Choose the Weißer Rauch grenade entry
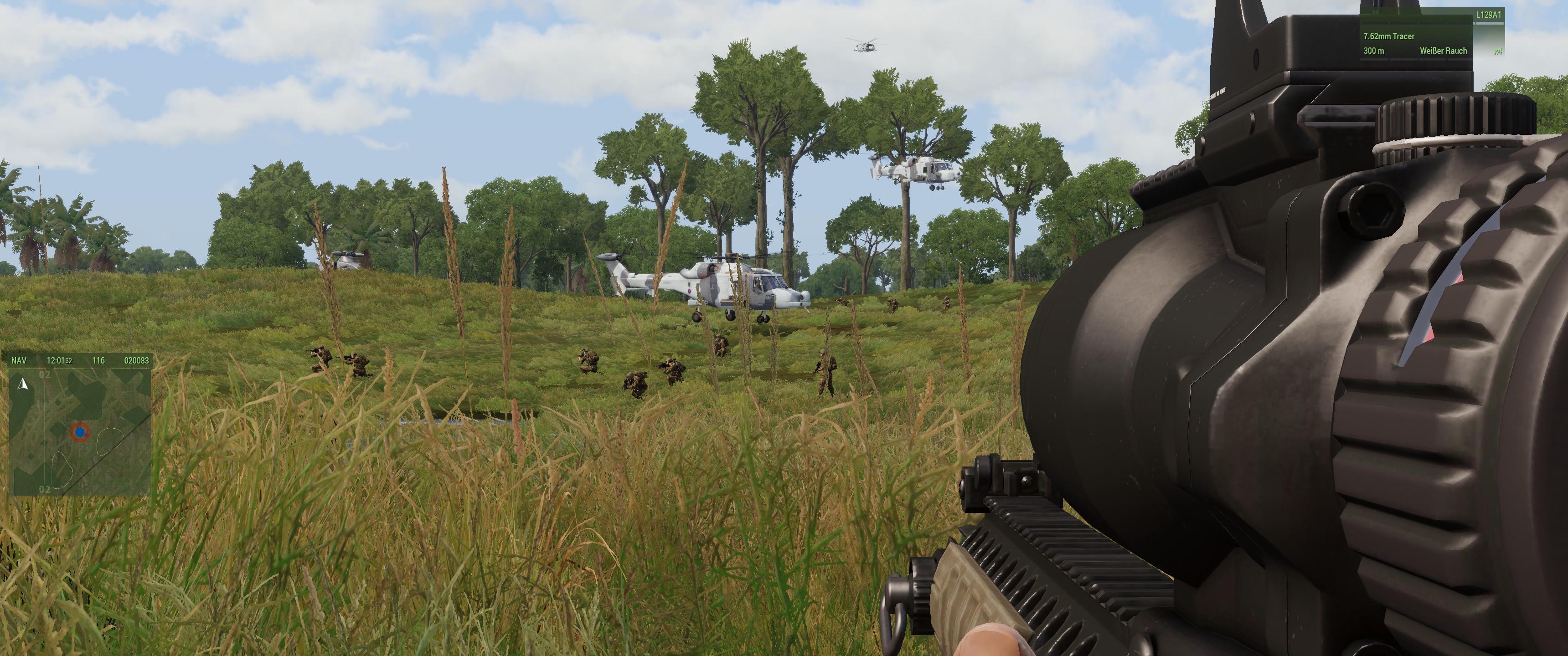Viewport: 1568px width, 656px height. (1443, 51)
